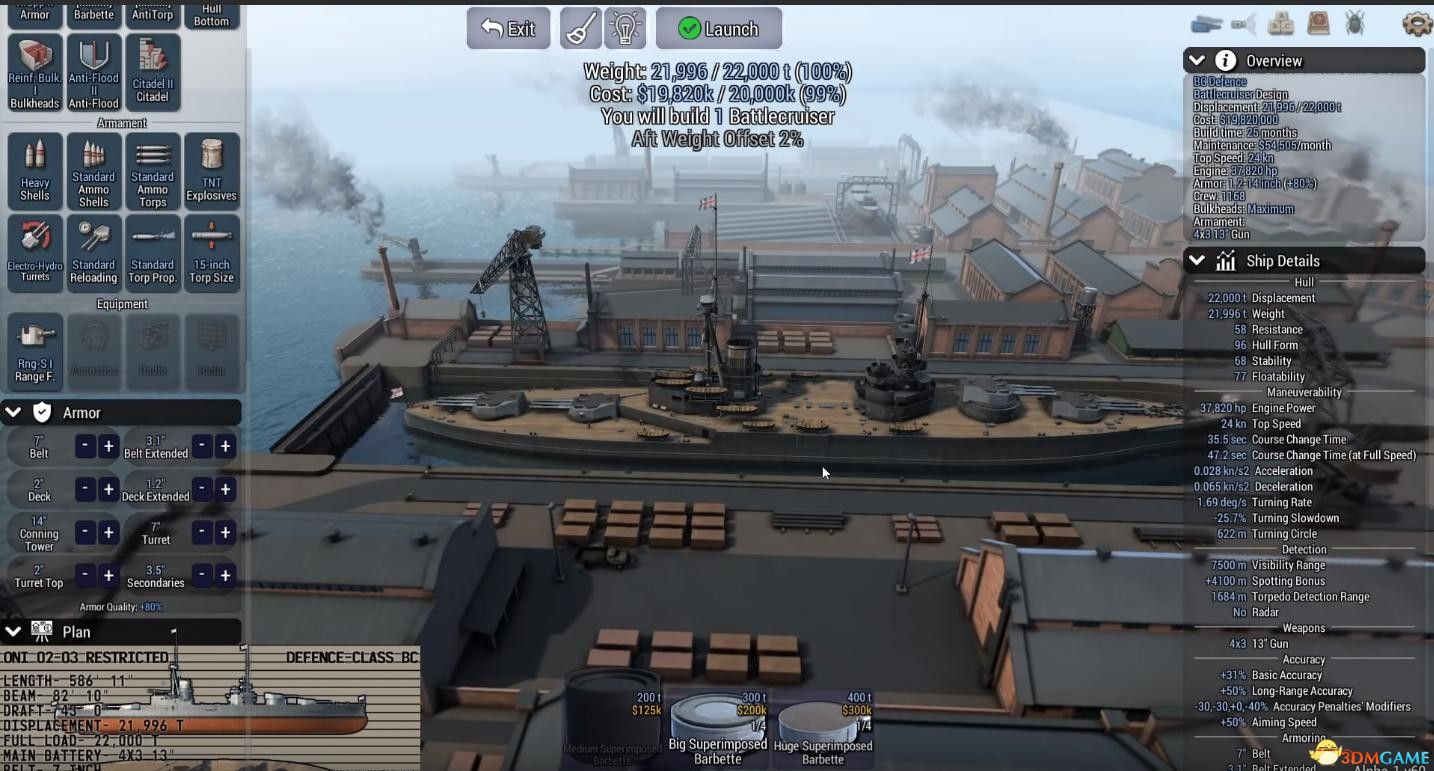
Task: Collapse the Armor section
Action: (x=13, y=411)
